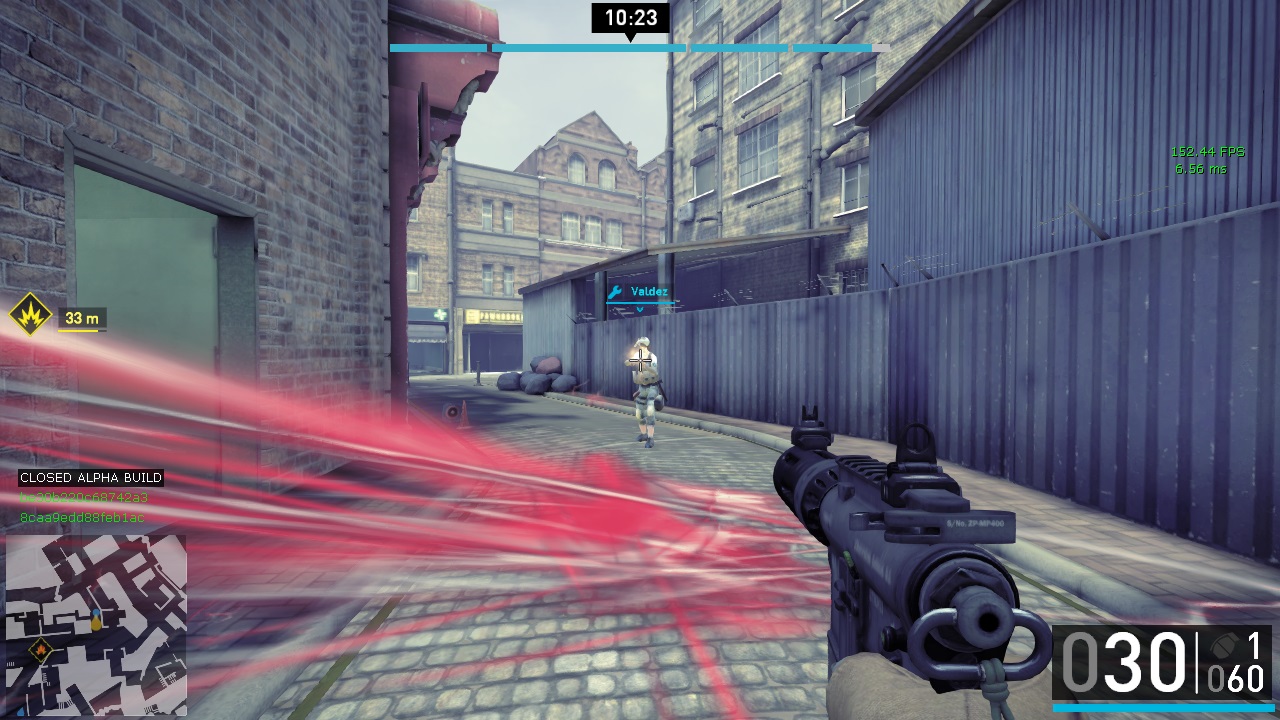This screenshot has width=1280, height=720.
Task: Click the objective icon on the minimap
Action: point(41,652)
